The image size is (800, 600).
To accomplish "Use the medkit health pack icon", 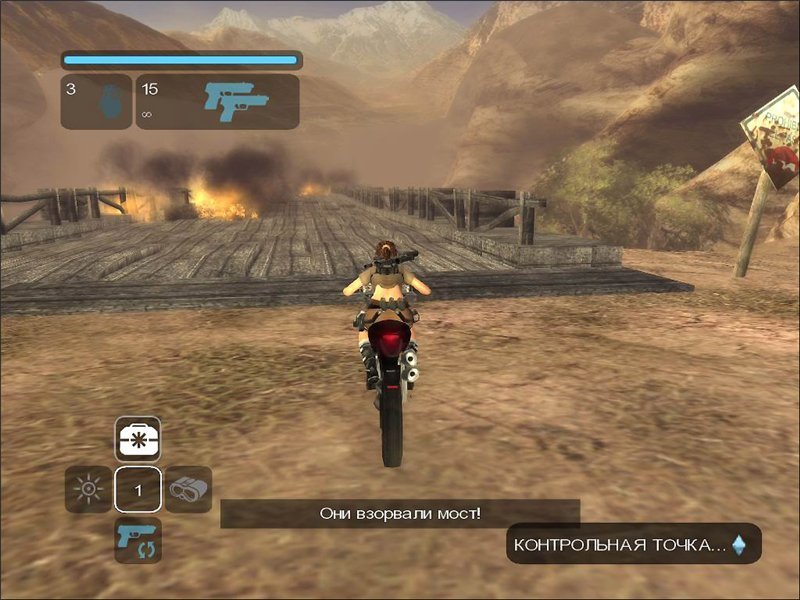I will click(138, 439).
